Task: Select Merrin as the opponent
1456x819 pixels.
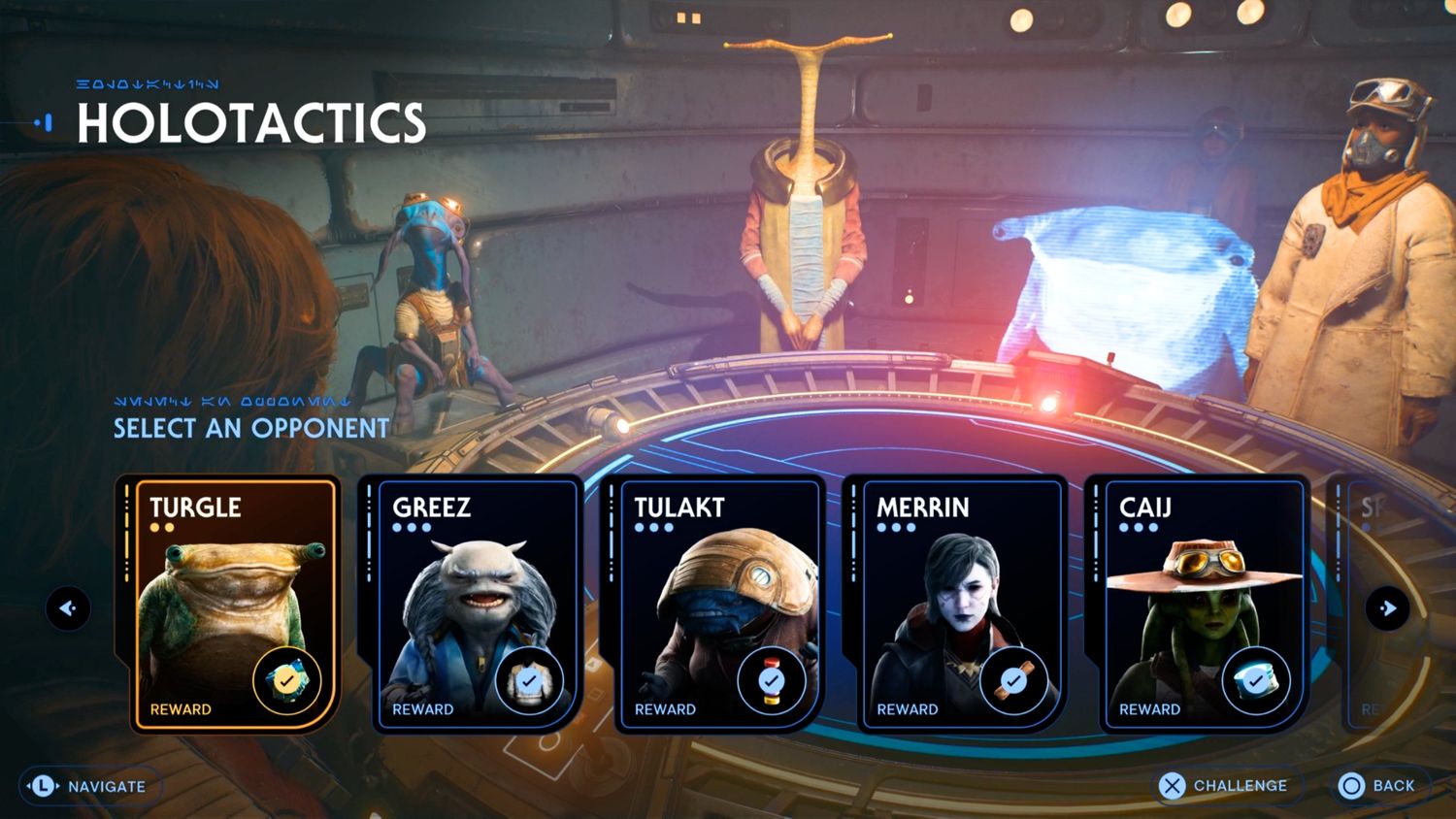Action: pyautogui.click(x=960, y=602)
